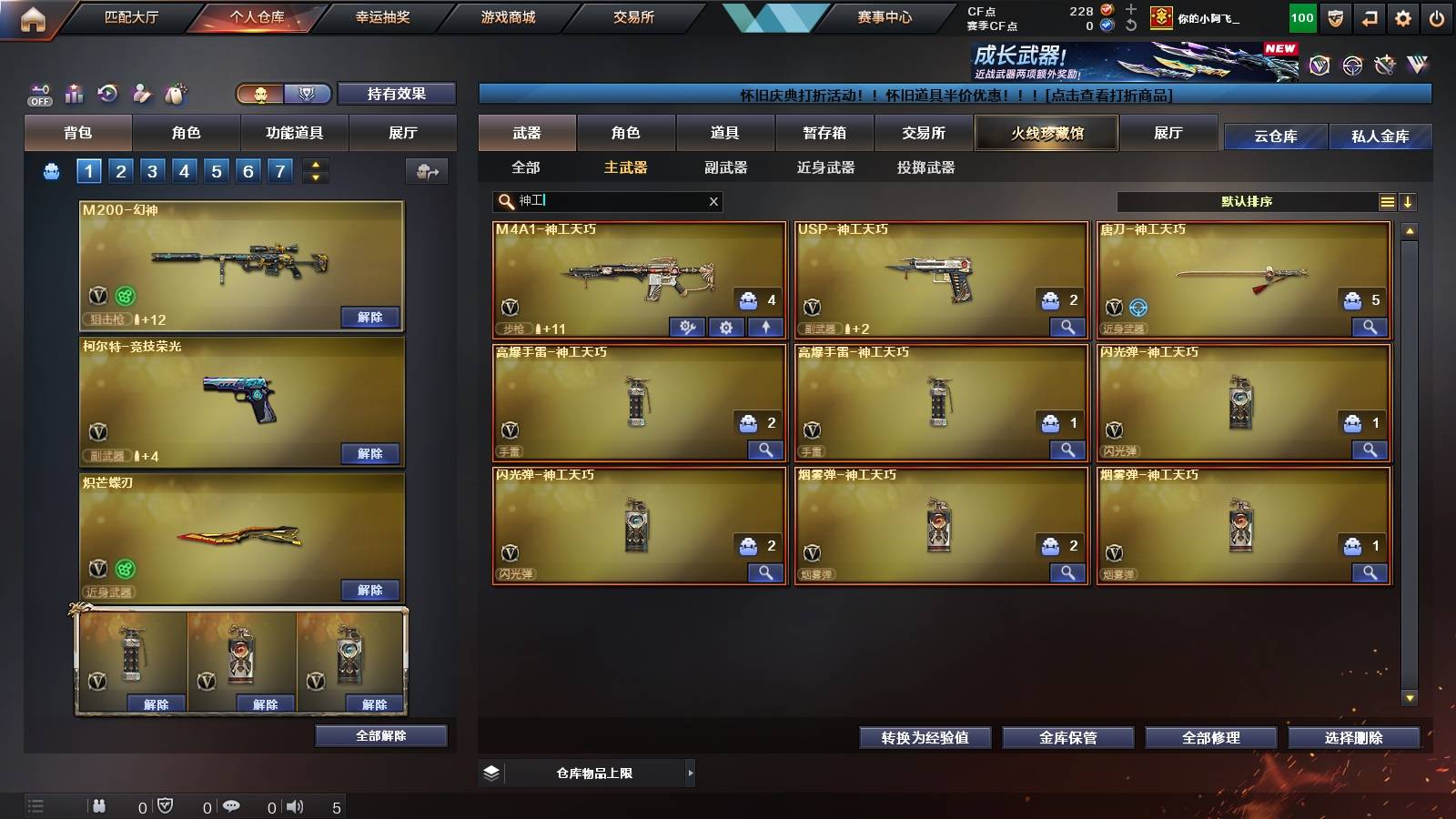1456x819 pixels.
Task: Click the gear modification icon on the M4A1 card
Action: point(726,328)
